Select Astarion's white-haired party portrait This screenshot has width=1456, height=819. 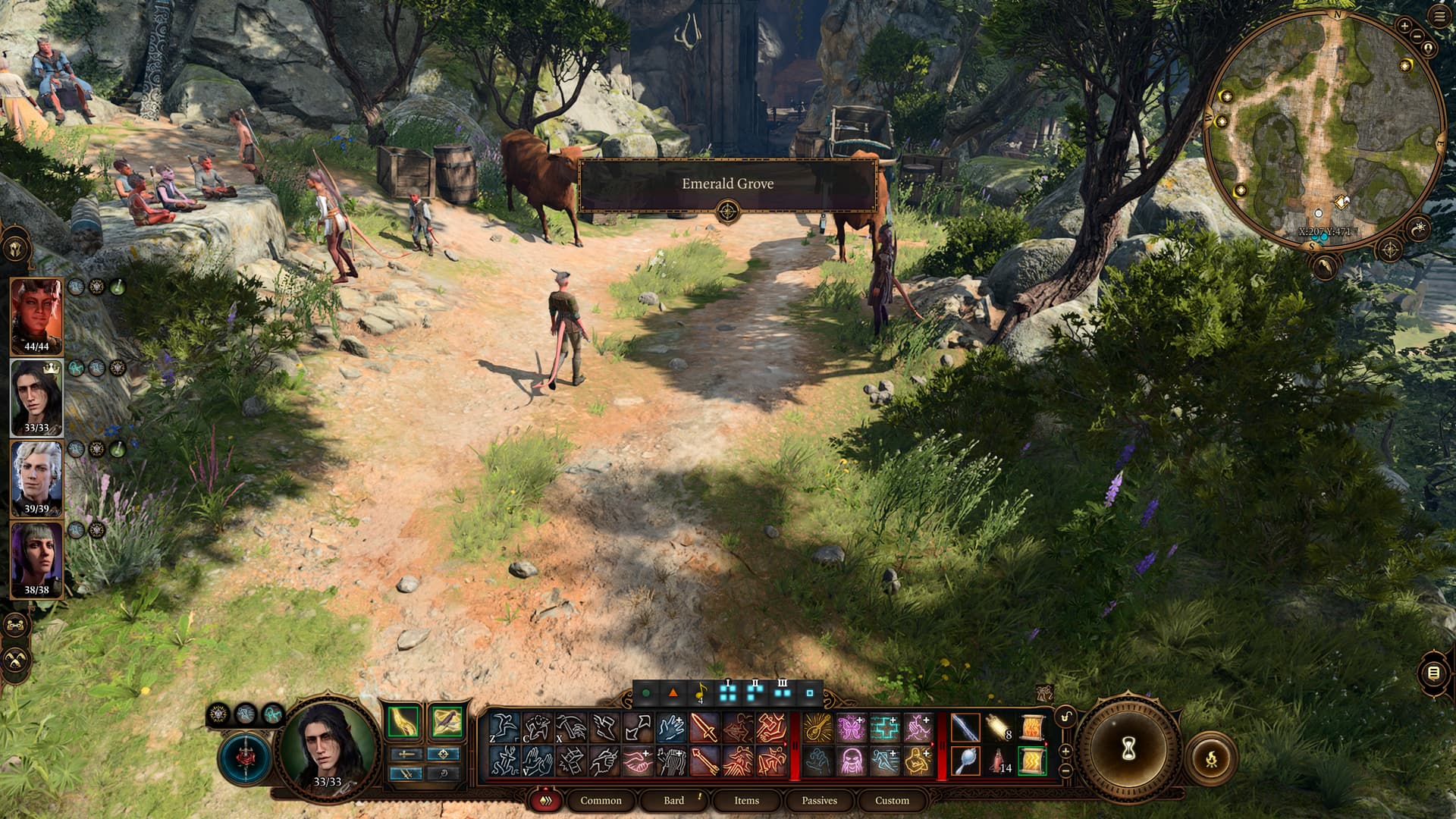pos(36,478)
